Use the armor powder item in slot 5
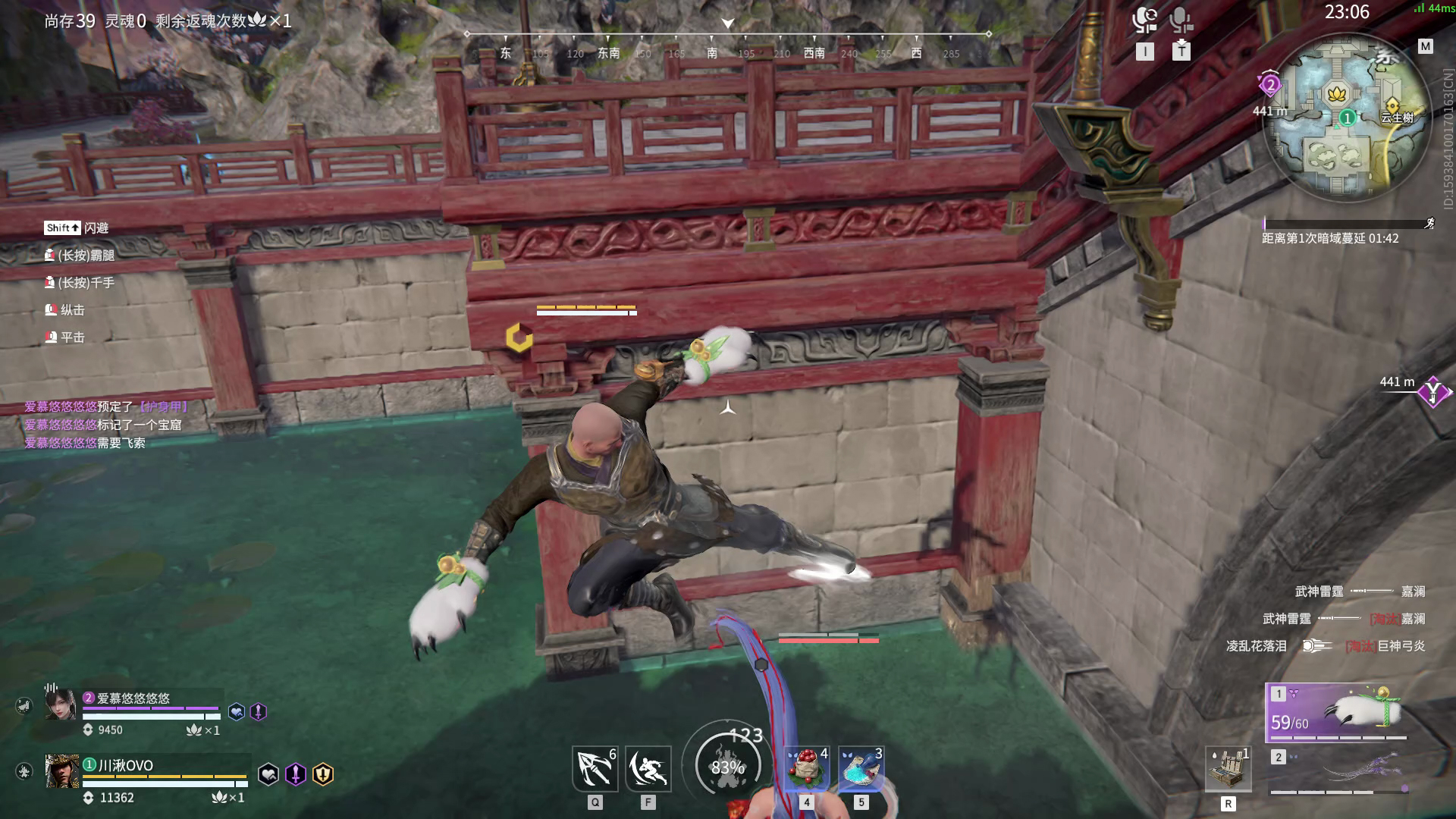 (862, 768)
